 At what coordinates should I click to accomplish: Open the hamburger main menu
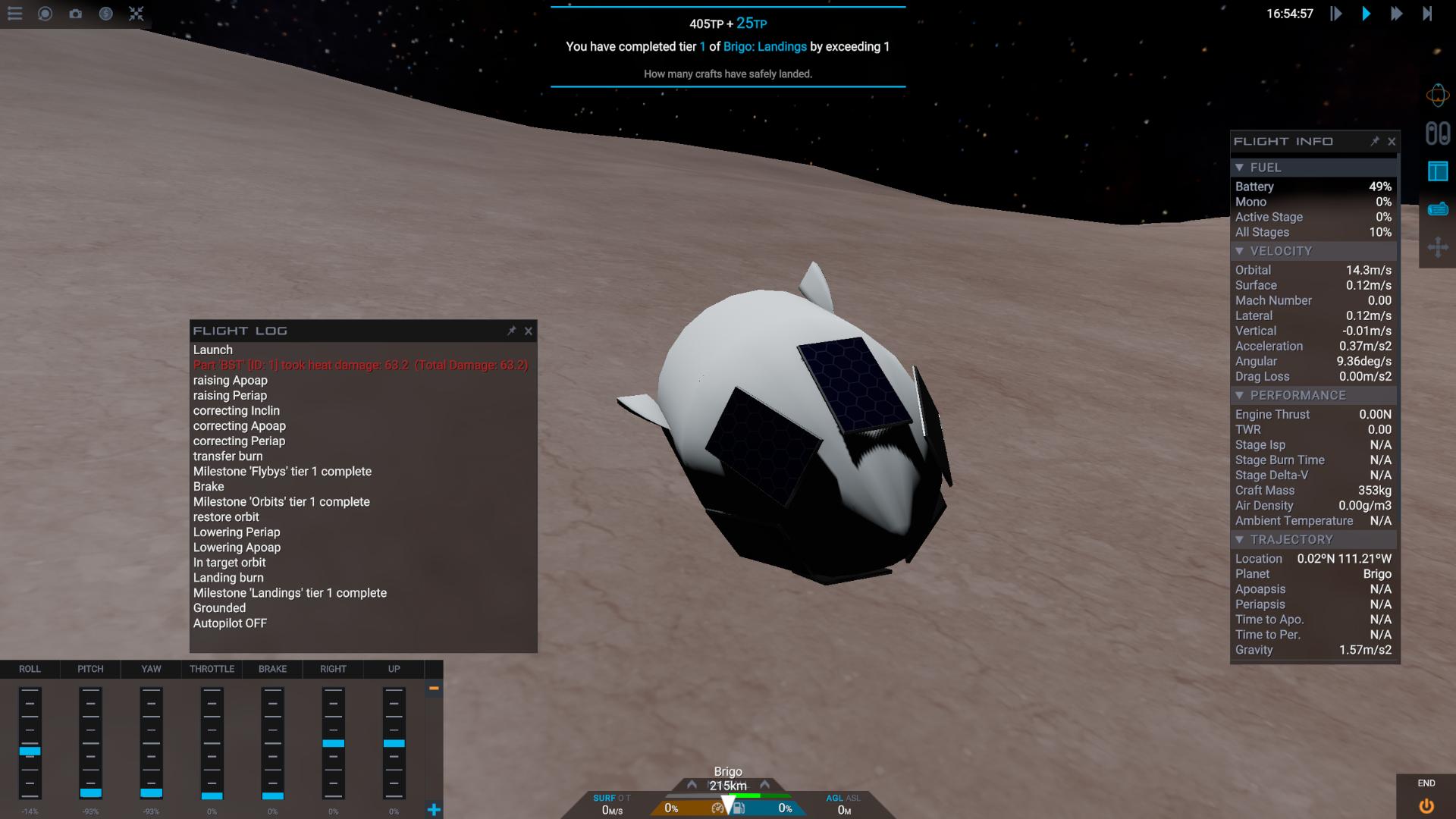15,14
